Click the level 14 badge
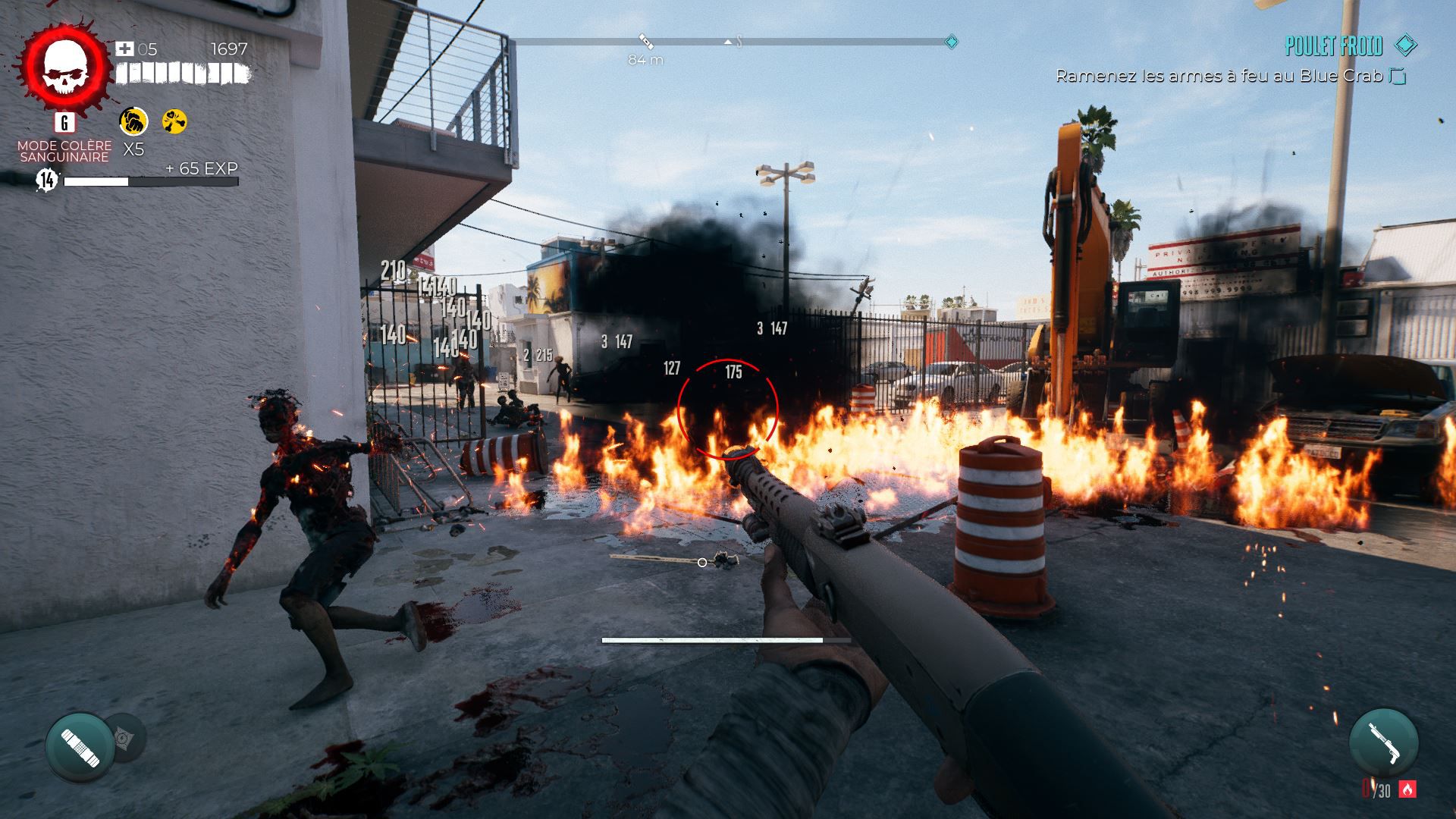The image size is (1456, 819). 47,180
